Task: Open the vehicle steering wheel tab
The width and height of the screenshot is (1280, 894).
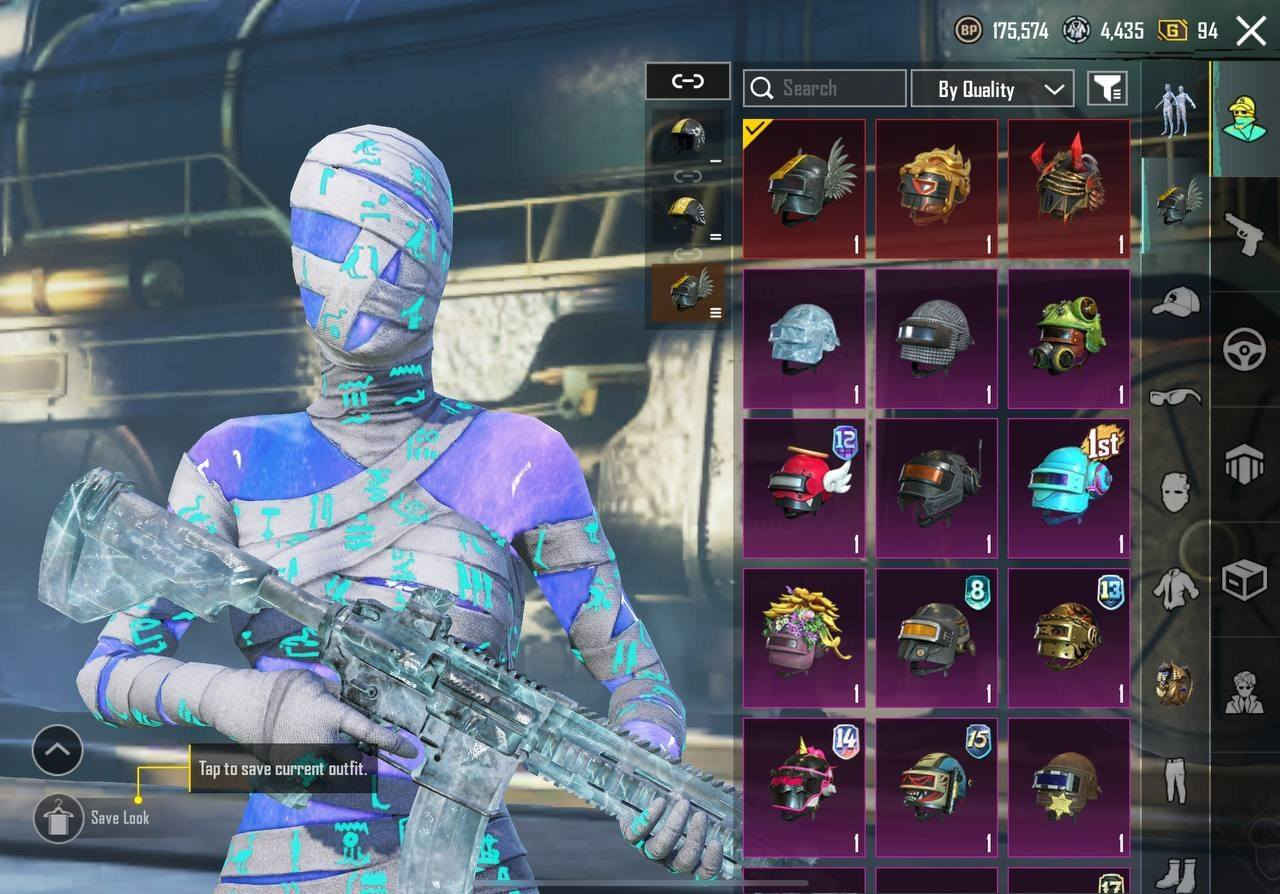Action: (x=1245, y=349)
